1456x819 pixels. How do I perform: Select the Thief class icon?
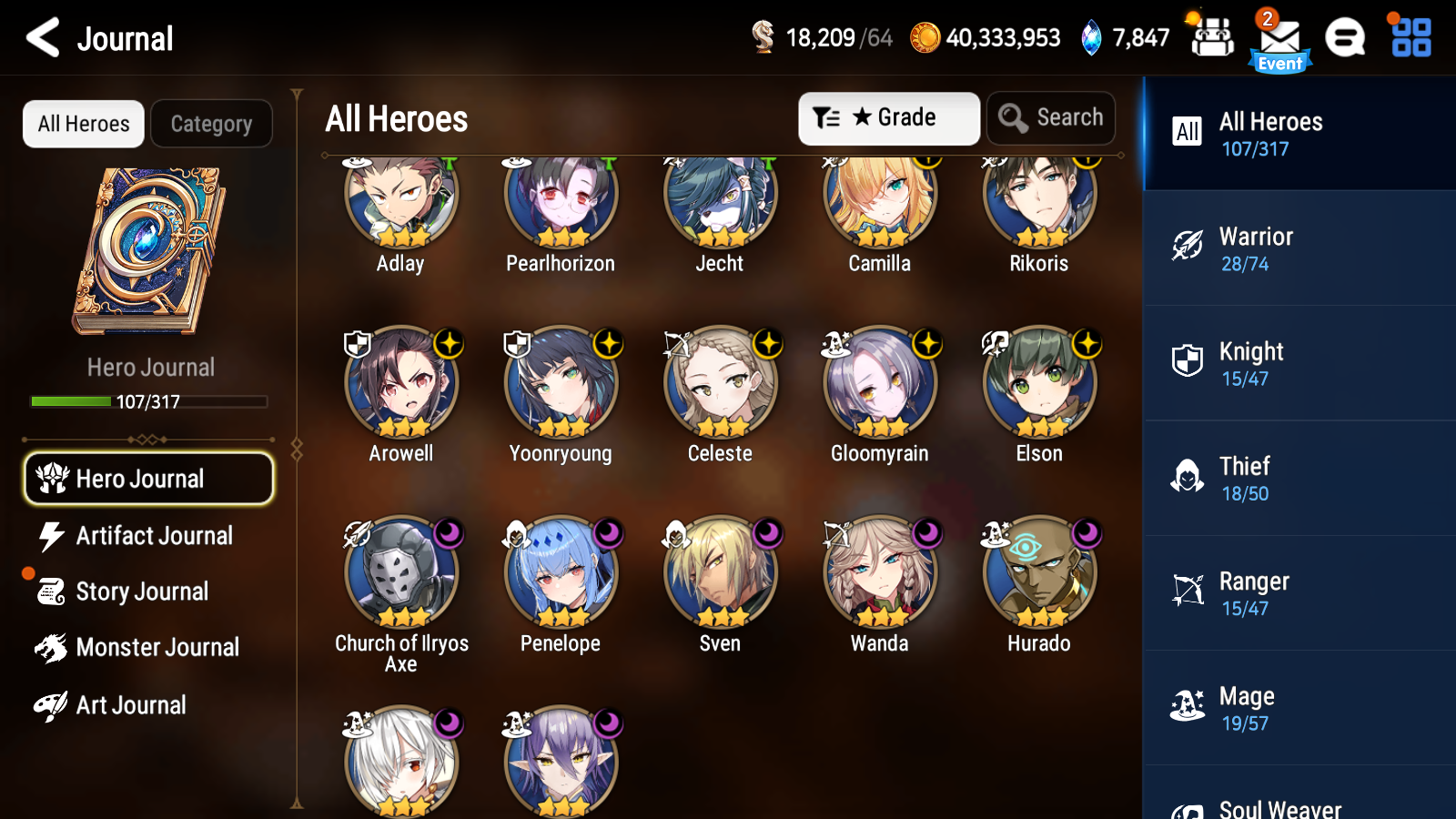pyautogui.click(x=1188, y=476)
